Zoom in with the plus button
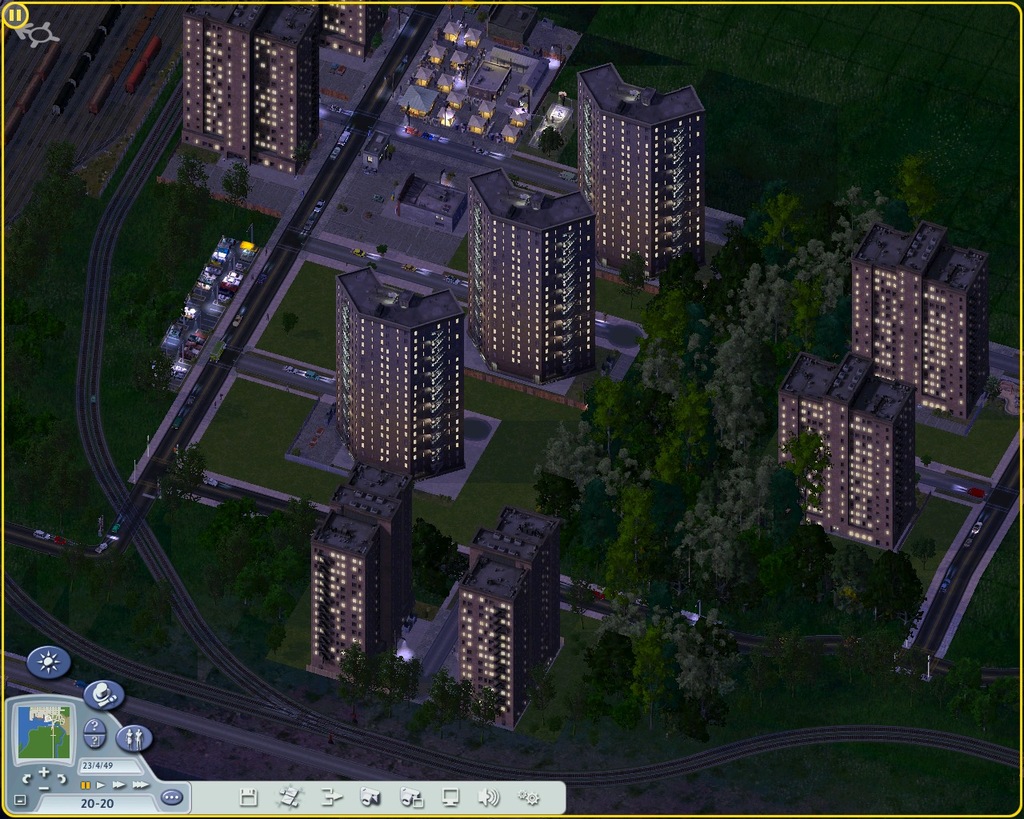 pos(44,772)
